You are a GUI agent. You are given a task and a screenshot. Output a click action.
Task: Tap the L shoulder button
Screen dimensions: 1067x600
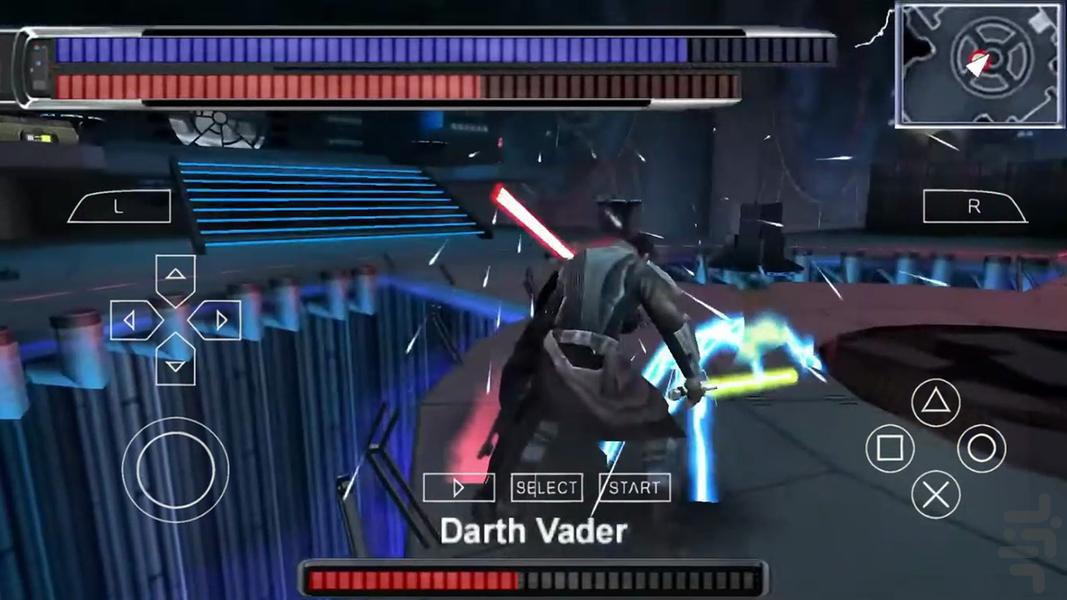pos(119,207)
